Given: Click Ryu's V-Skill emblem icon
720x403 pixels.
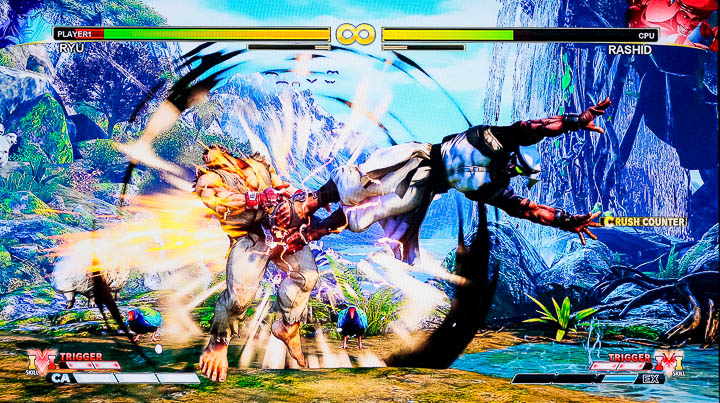Looking at the screenshot, I should [42, 362].
